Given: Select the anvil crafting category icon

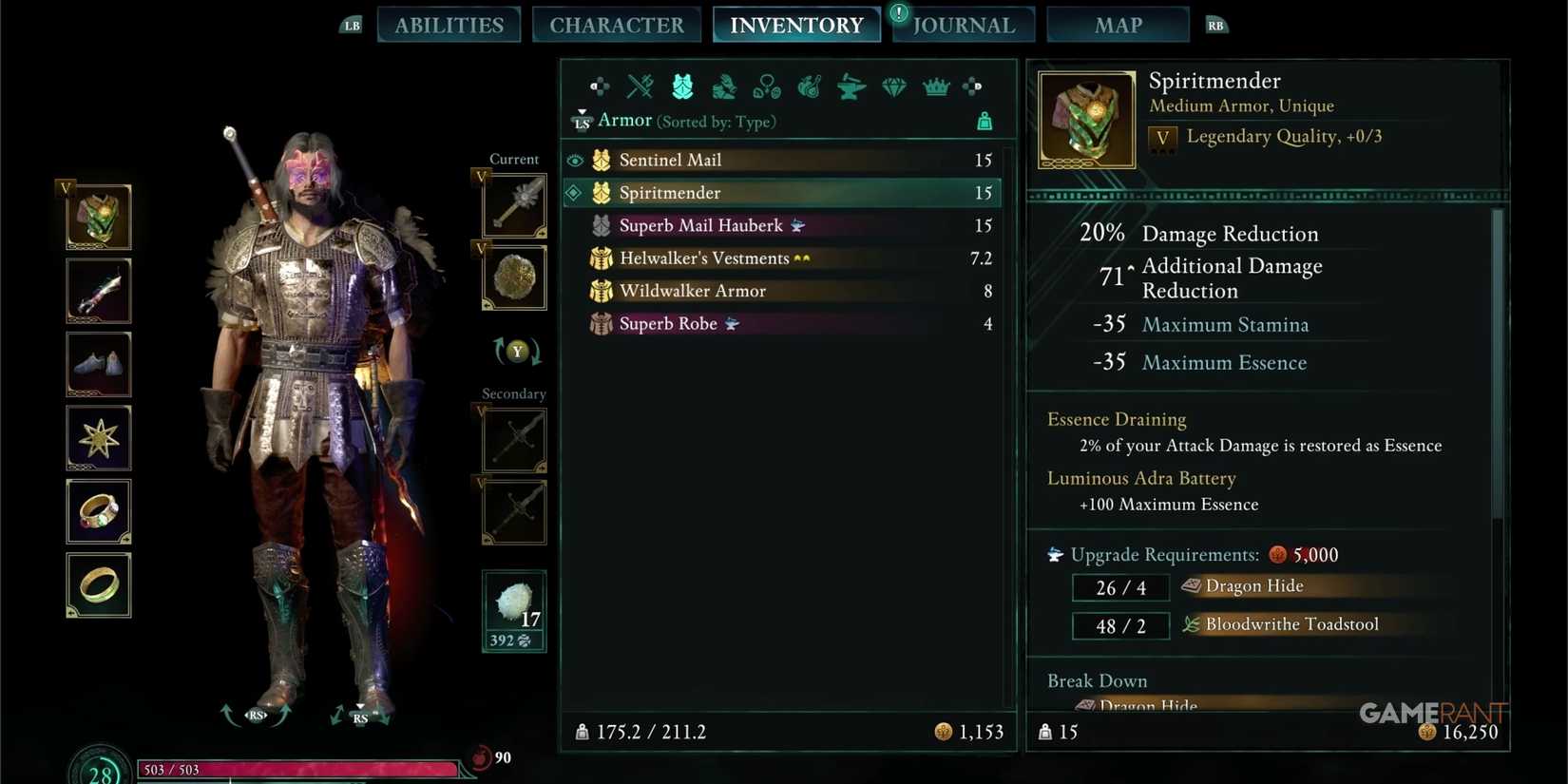Looking at the screenshot, I should [x=851, y=86].
